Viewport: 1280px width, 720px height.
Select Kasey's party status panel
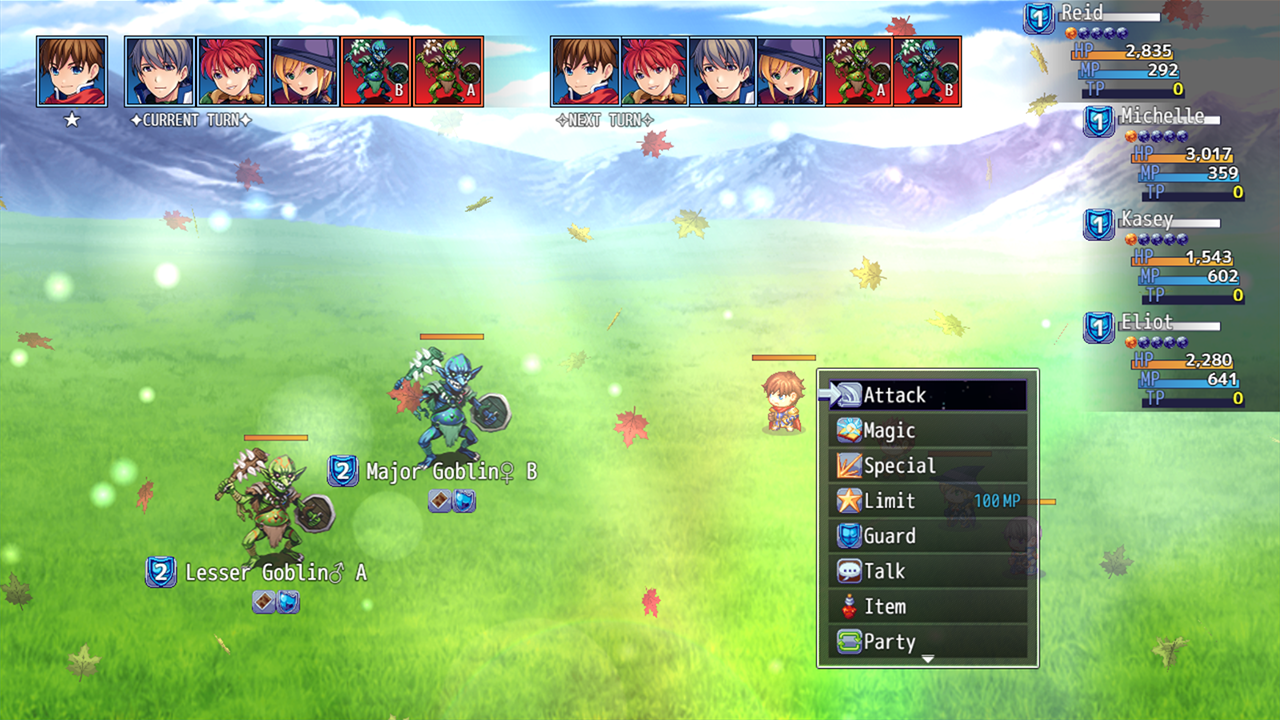(1165, 256)
